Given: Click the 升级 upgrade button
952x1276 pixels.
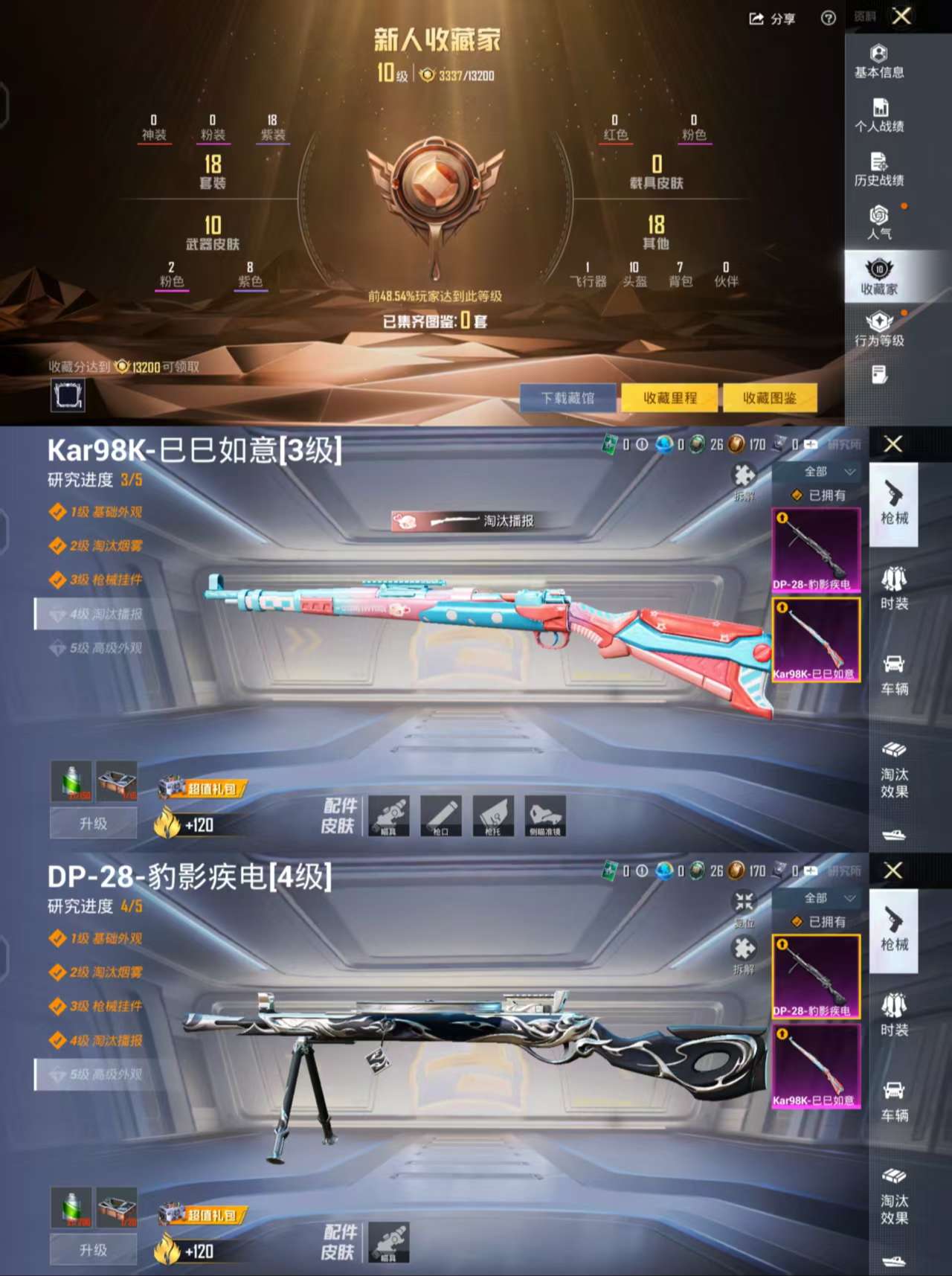Looking at the screenshot, I should (92, 823).
